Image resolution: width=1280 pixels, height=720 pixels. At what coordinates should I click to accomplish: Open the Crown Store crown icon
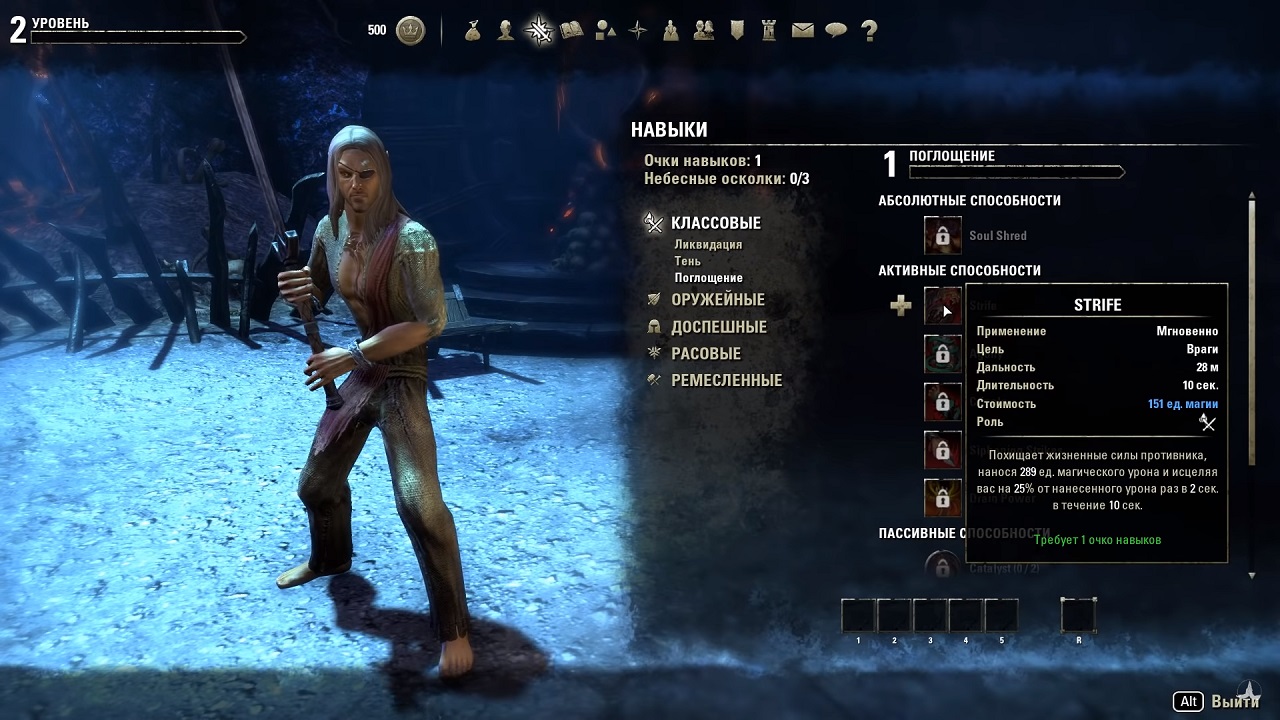(x=410, y=31)
